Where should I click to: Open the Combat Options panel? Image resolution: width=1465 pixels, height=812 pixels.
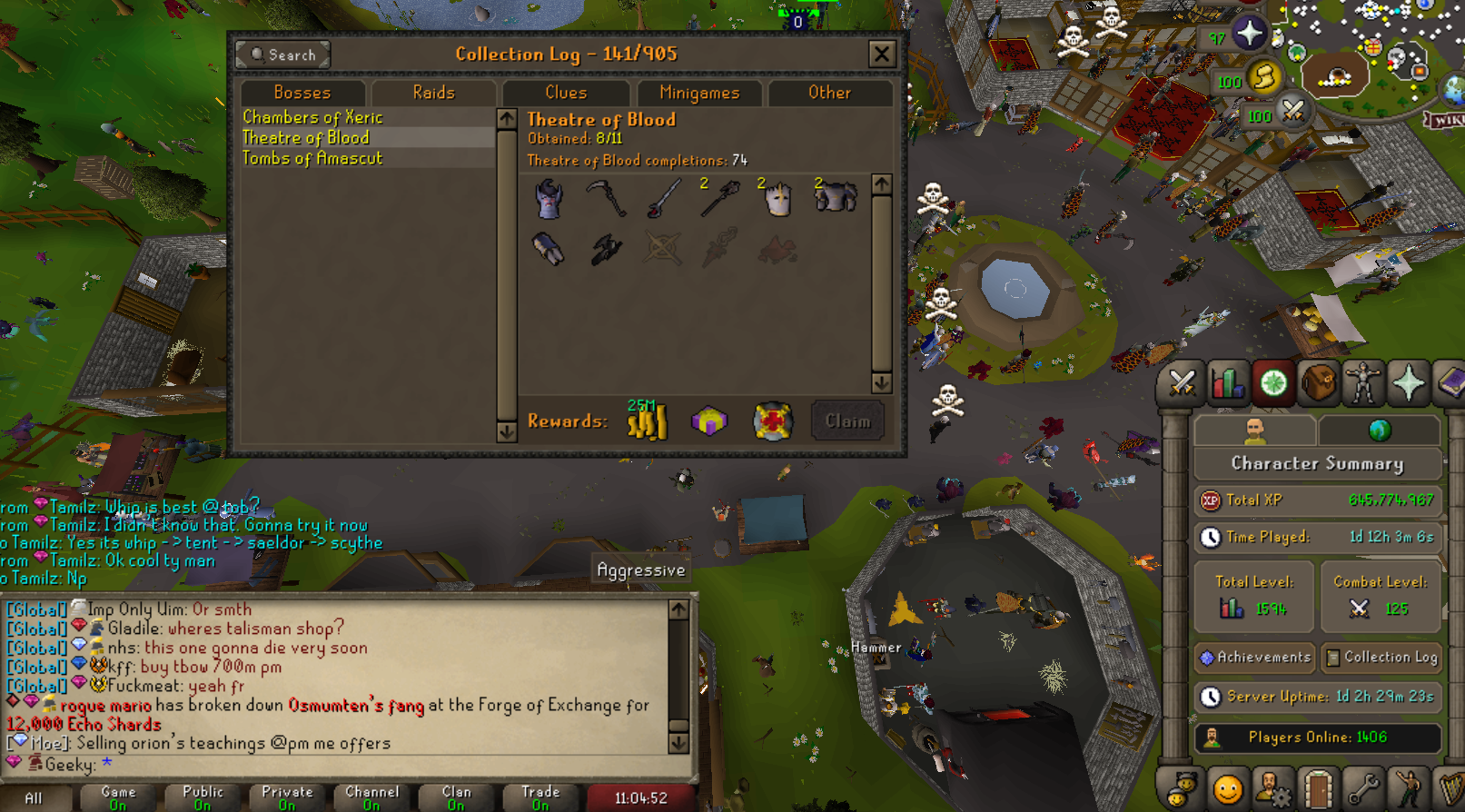(x=1181, y=382)
